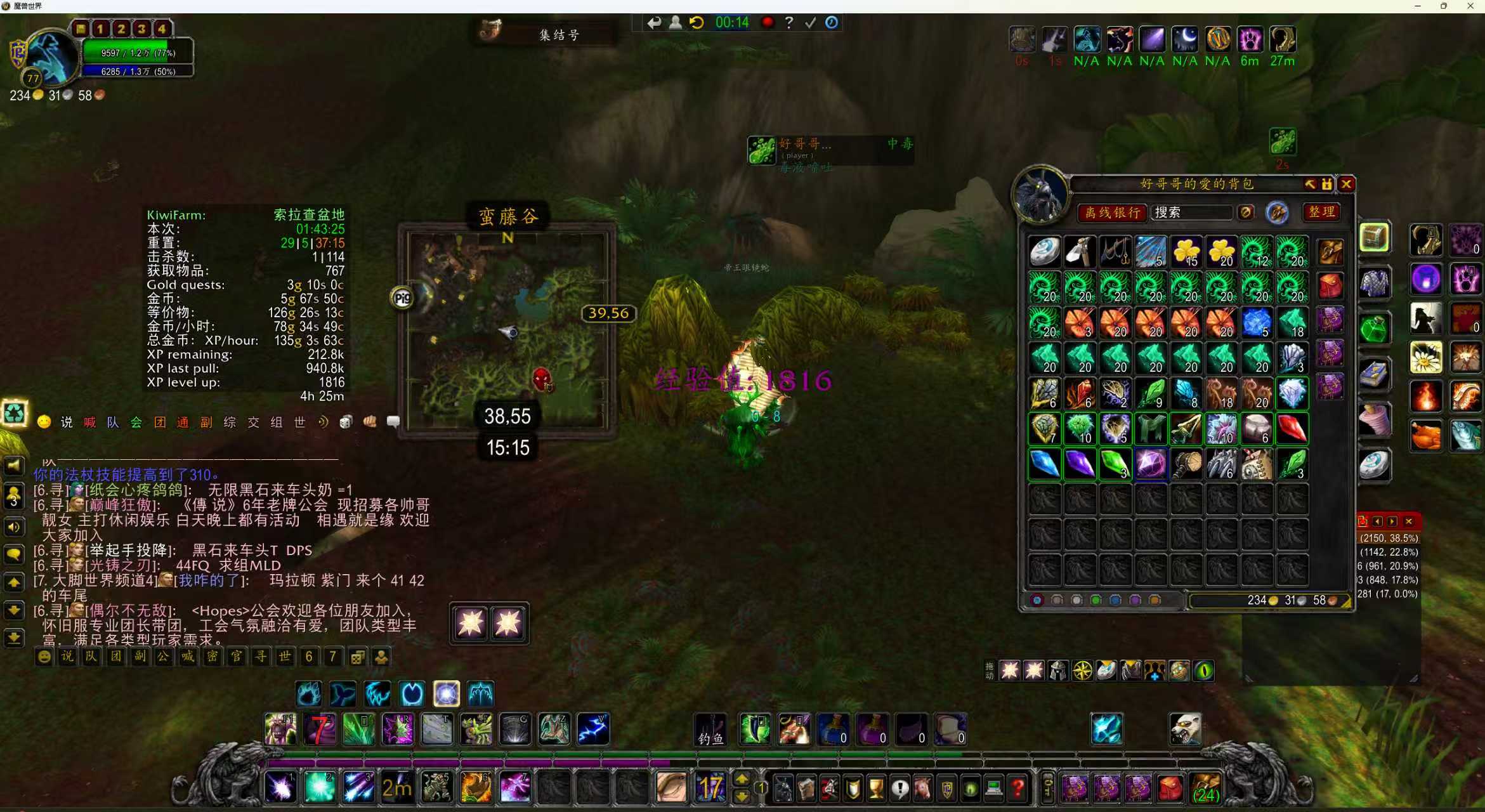
Task: Select the stack of five blue crystals
Action: pyautogui.click(x=1256, y=323)
